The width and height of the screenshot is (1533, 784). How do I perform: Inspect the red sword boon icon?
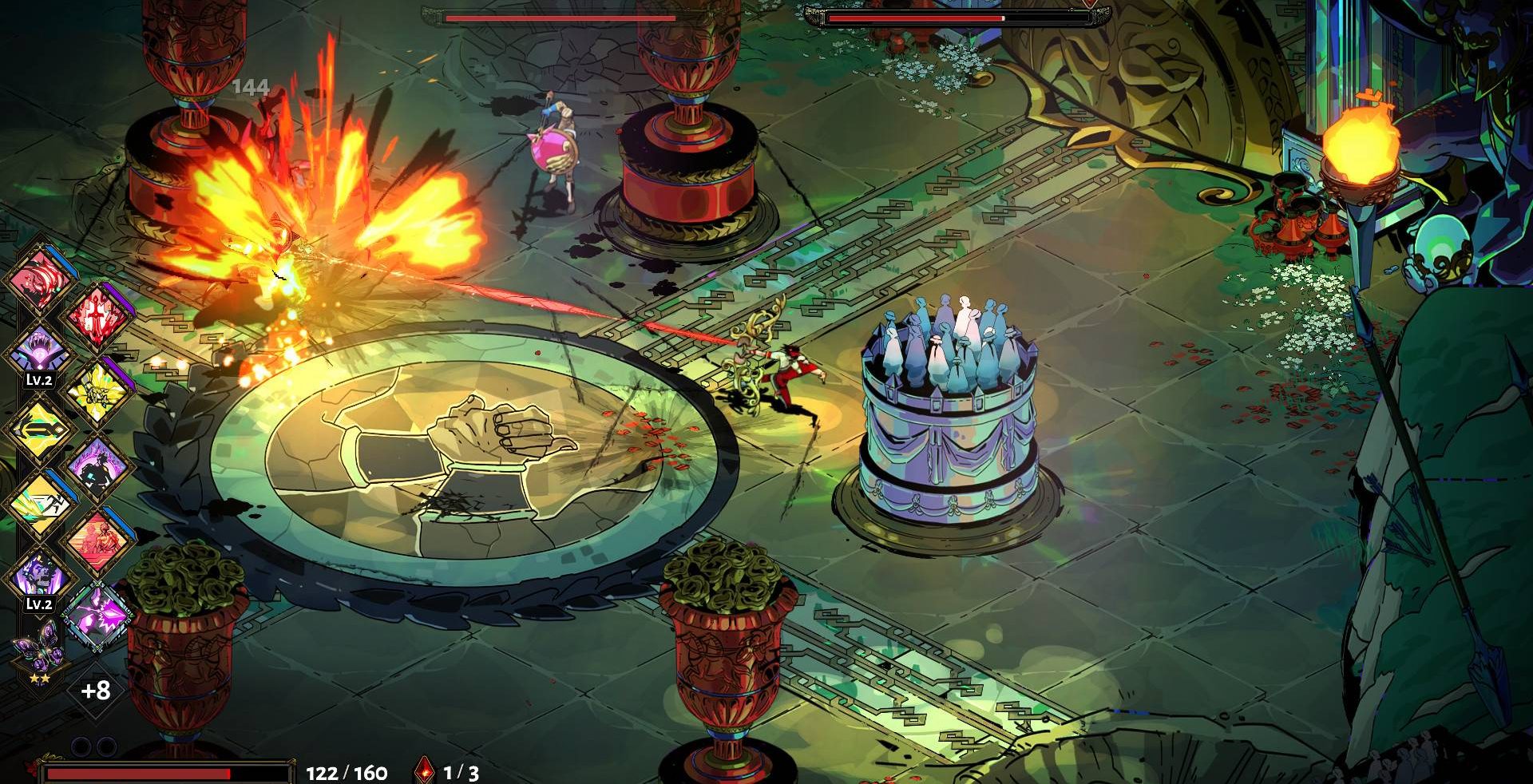point(97,315)
